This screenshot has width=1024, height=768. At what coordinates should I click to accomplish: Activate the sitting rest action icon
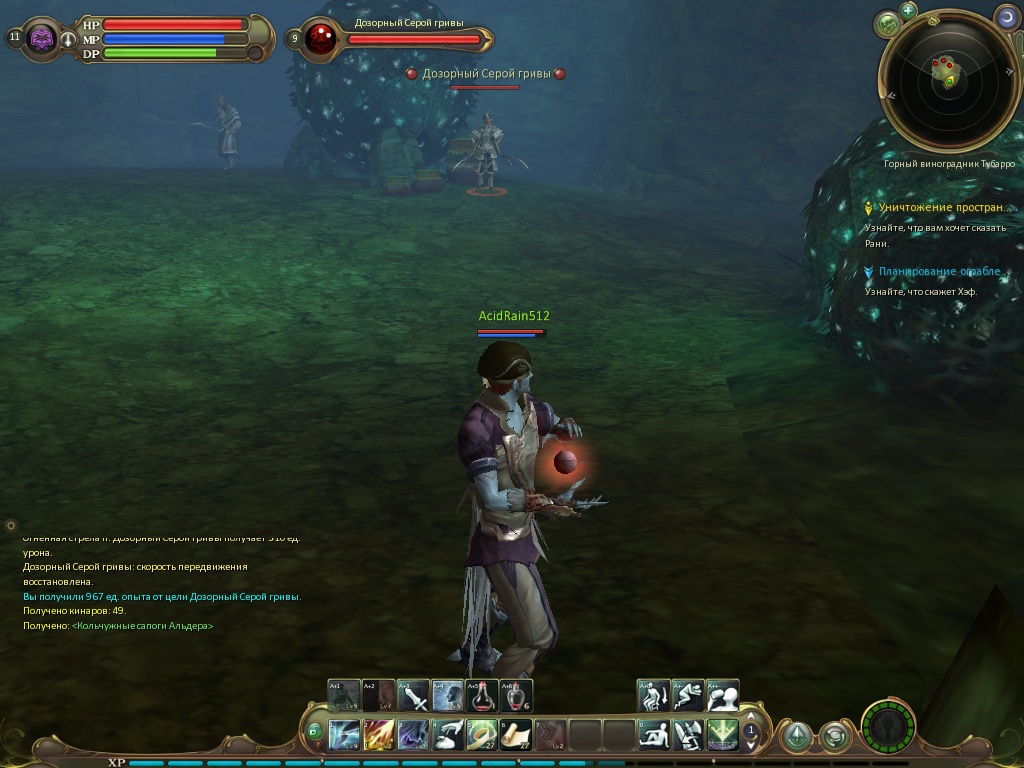coord(654,735)
